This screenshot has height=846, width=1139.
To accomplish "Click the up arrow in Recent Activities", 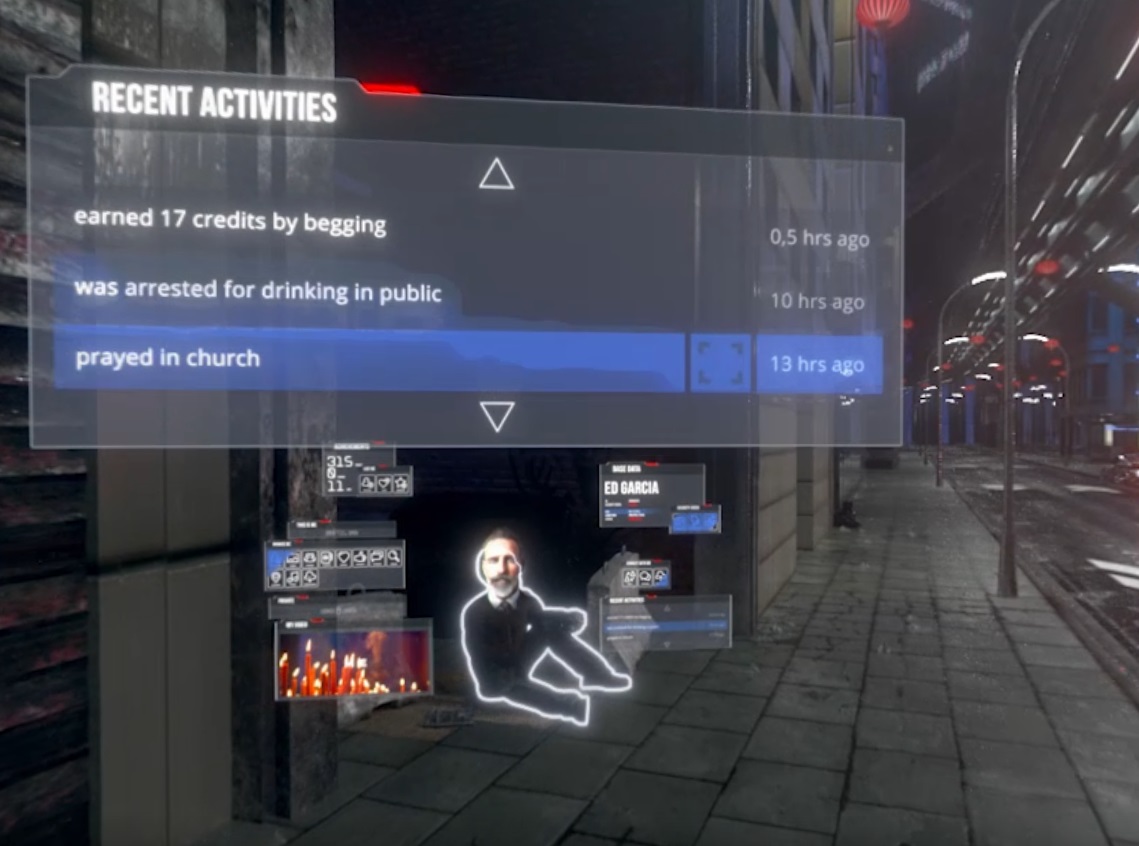I will [x=496, y=174].
